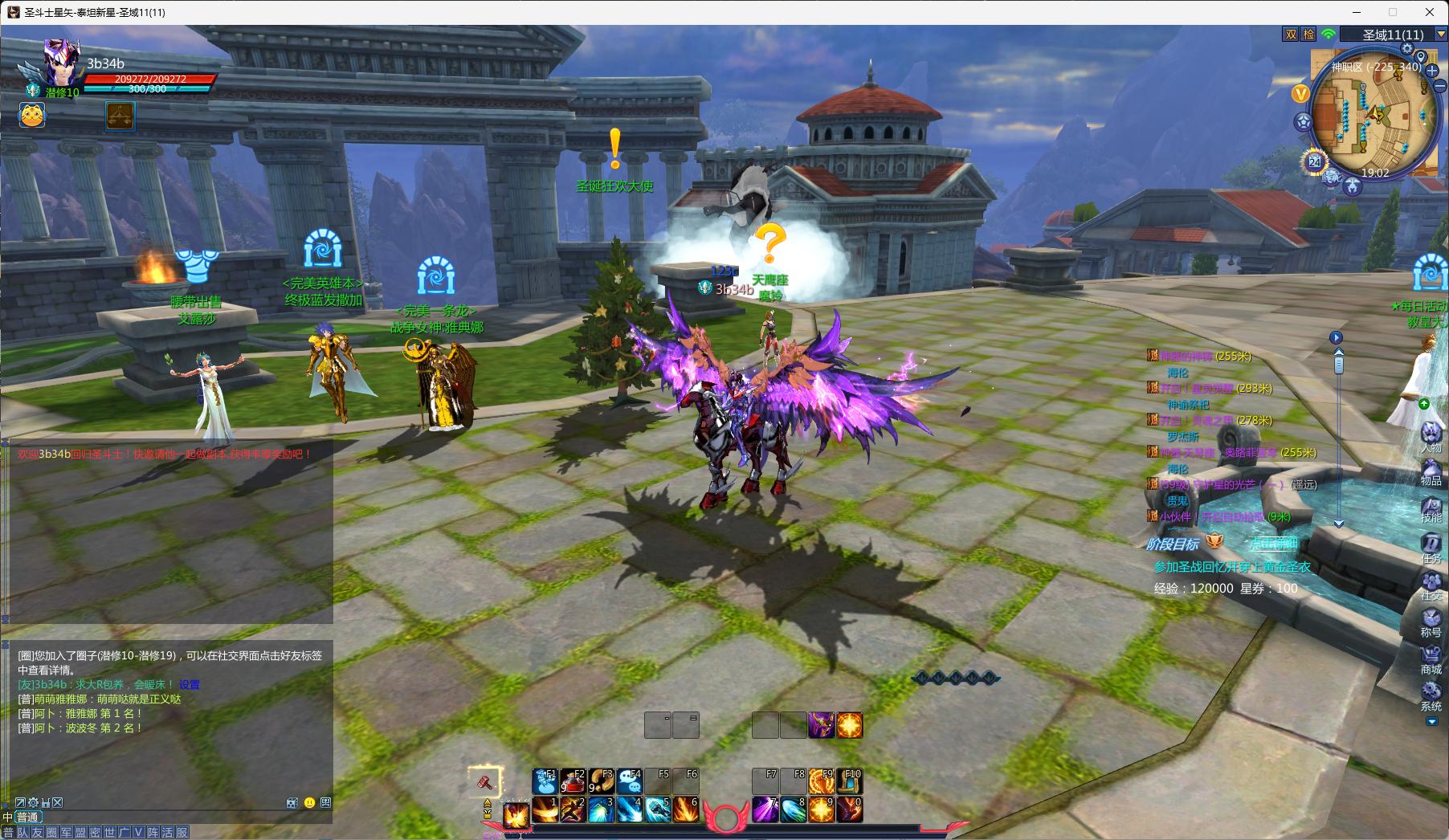
Task: Cast the purple beam skill in slot 7
Action: [765, 809]
